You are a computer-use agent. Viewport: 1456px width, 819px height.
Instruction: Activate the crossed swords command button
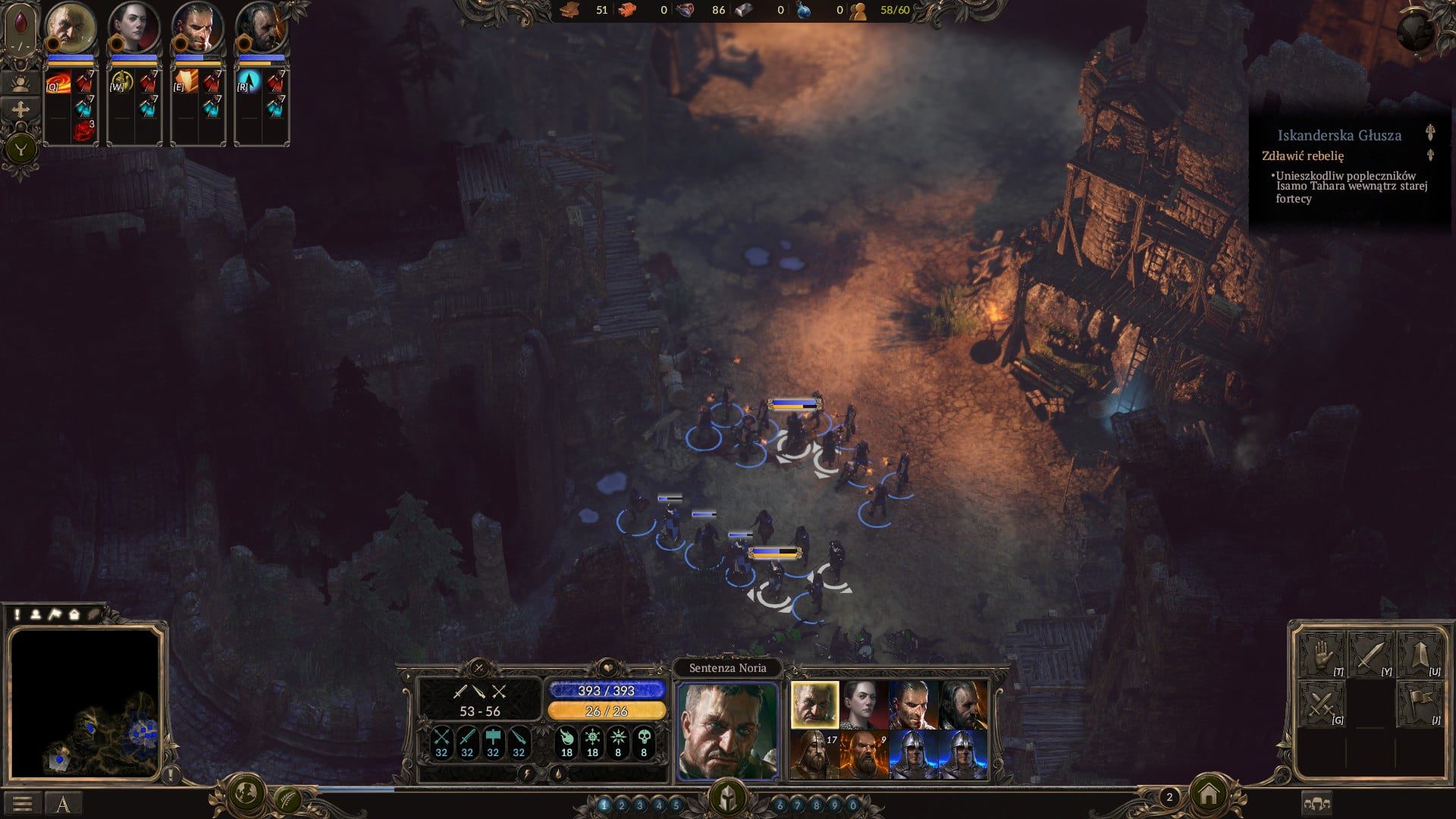pos(1321,704)
